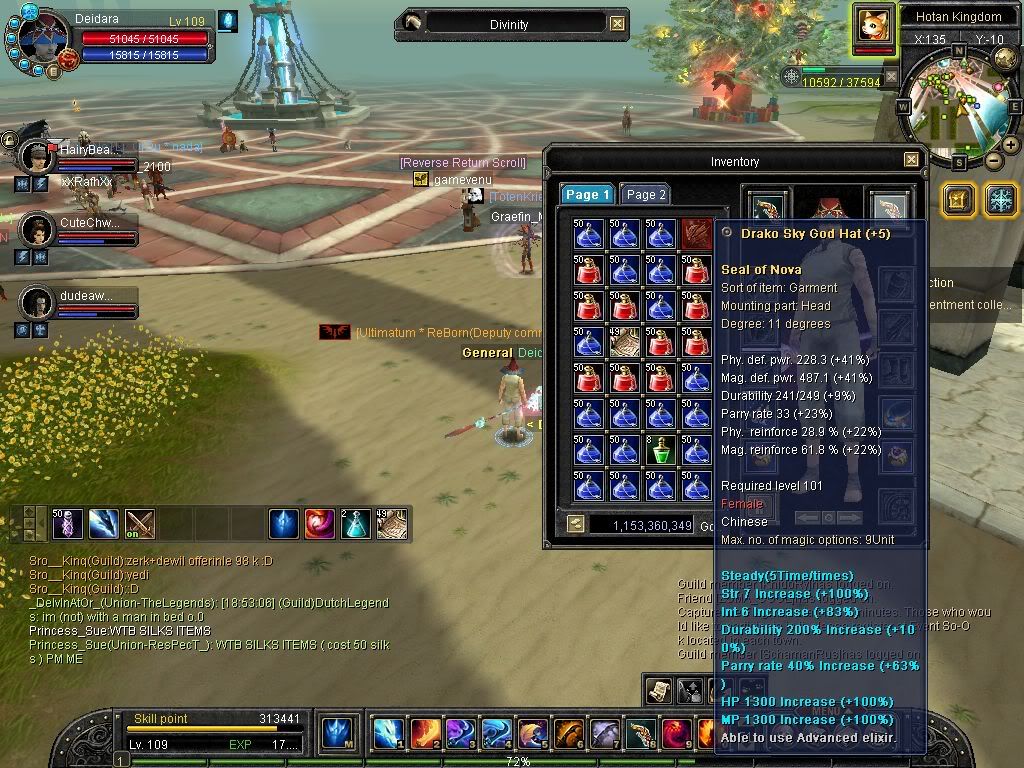Use the teal flask in the quick bar

(355, 523)
